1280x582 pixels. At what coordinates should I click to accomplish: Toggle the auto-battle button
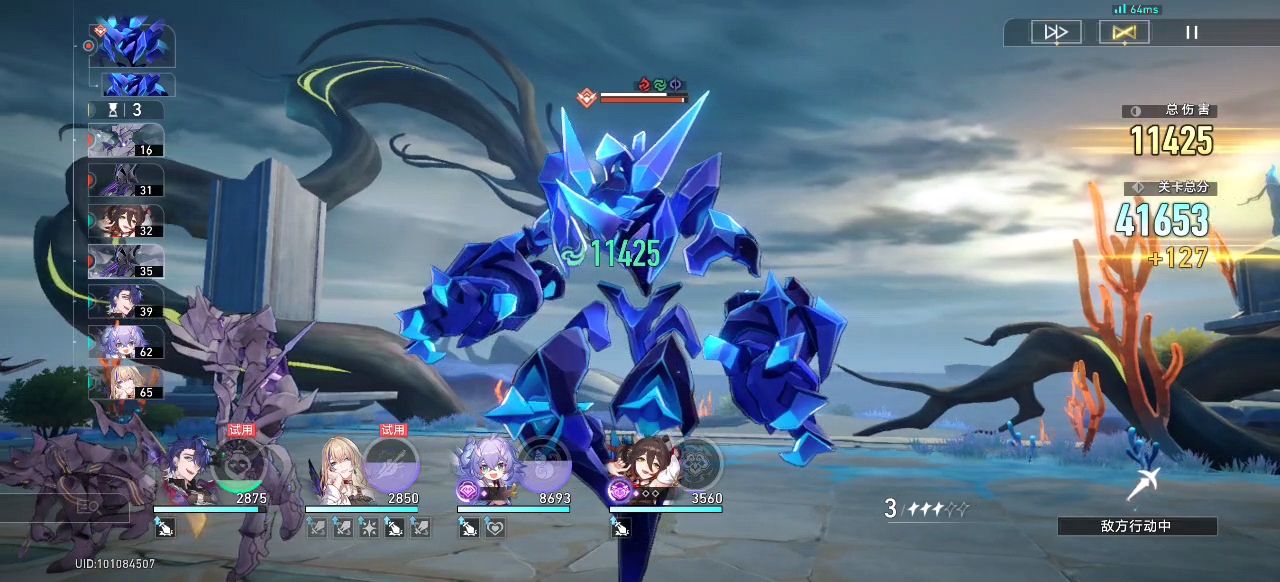pyautogui.click(x=1124, y=32)
